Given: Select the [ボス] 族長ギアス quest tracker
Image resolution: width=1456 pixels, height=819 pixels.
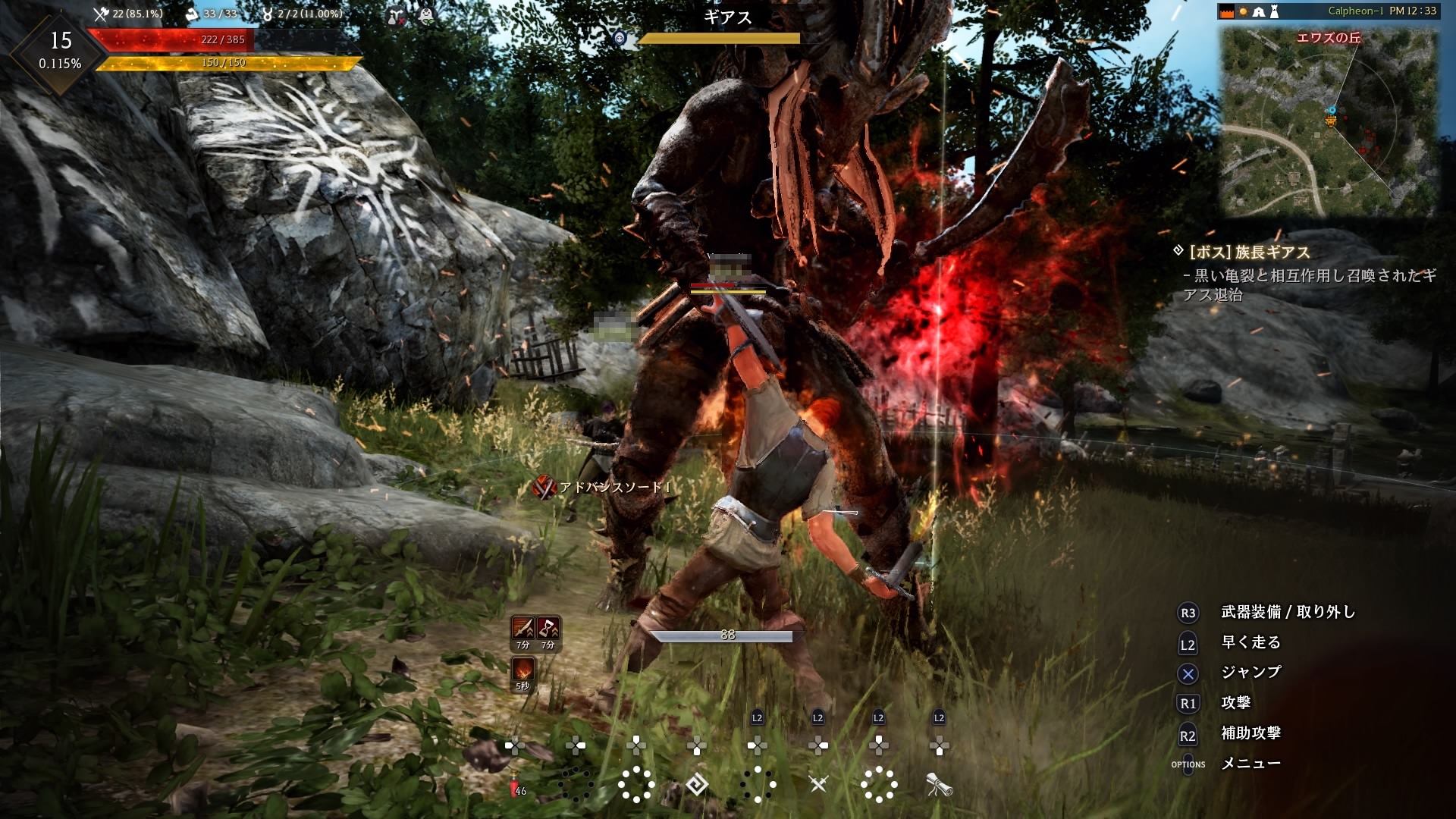Looking at the screenshot, I should tap(1249, 252).
